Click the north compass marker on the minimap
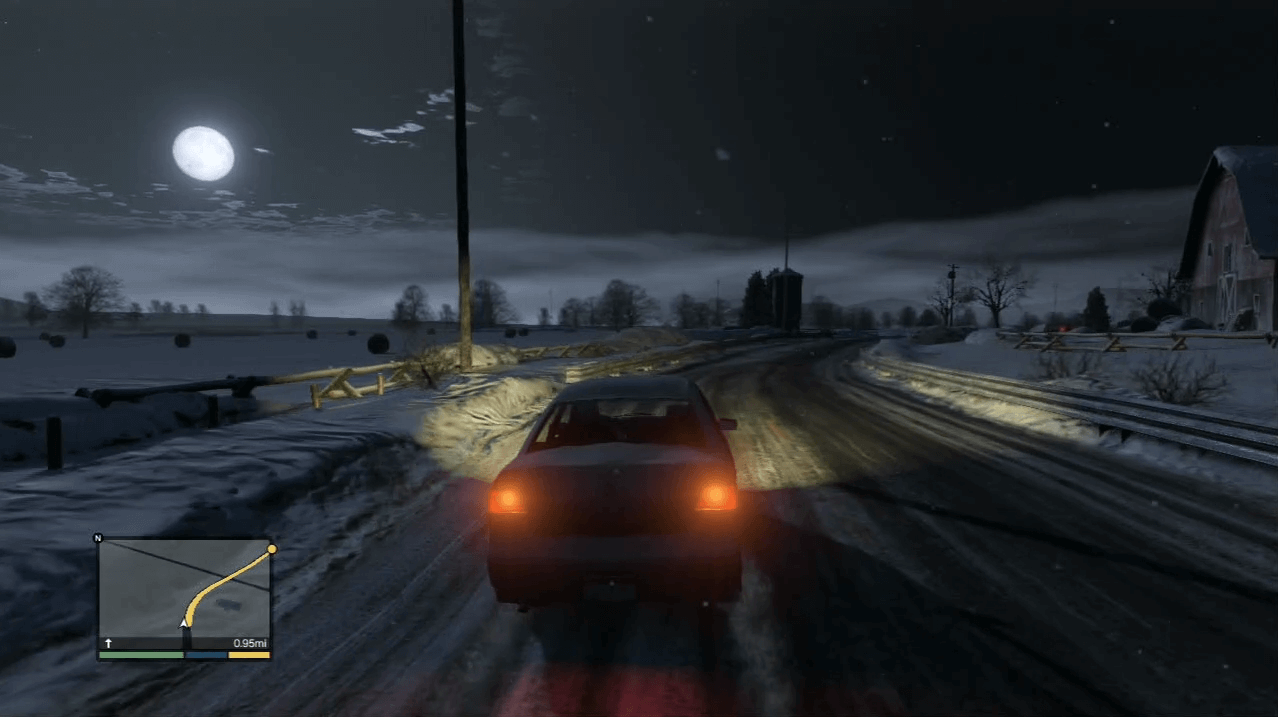Image resolution: width=1278 pixels, height=717 pixels. coord(98,538)
